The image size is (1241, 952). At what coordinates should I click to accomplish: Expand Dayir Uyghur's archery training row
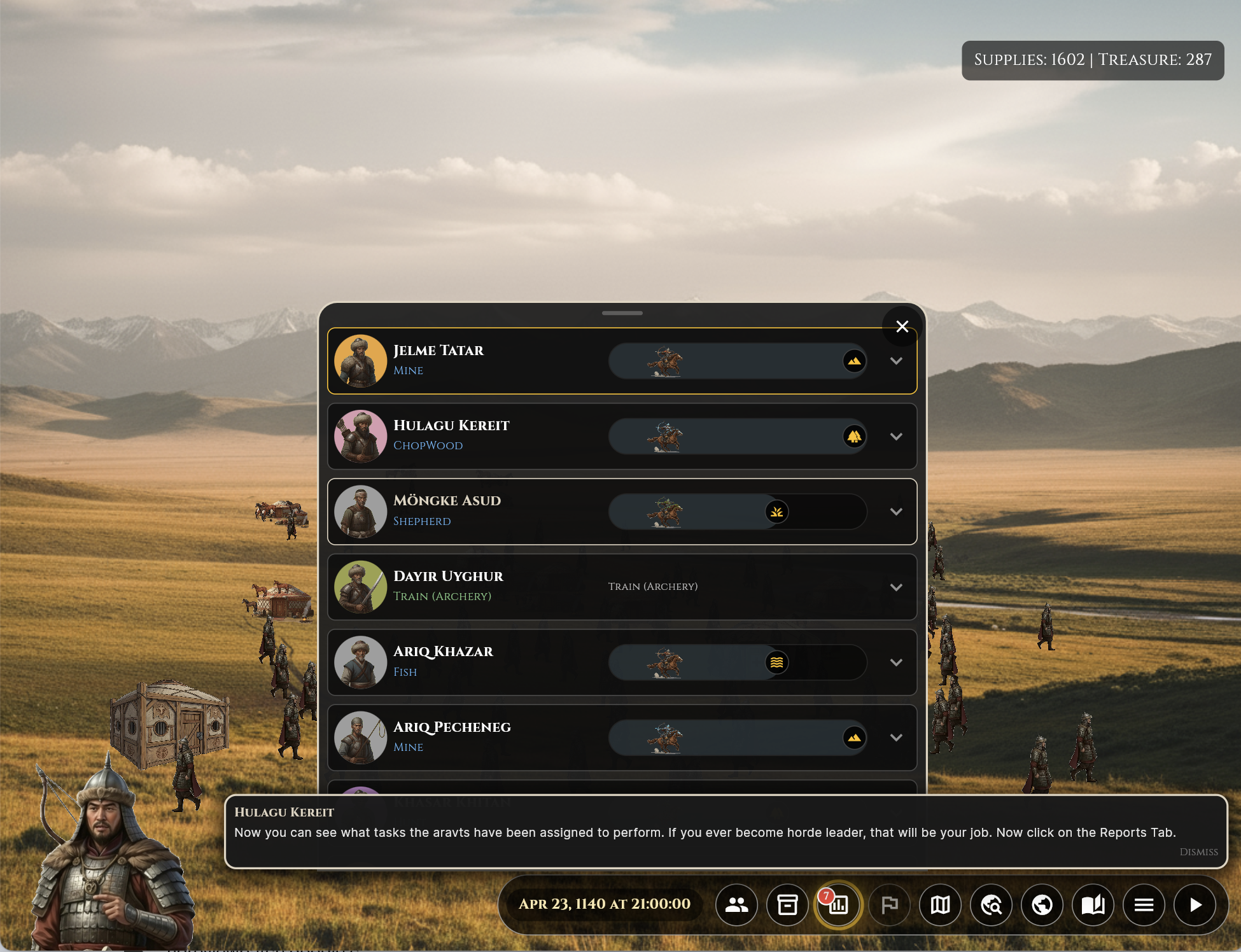[896, 587]
